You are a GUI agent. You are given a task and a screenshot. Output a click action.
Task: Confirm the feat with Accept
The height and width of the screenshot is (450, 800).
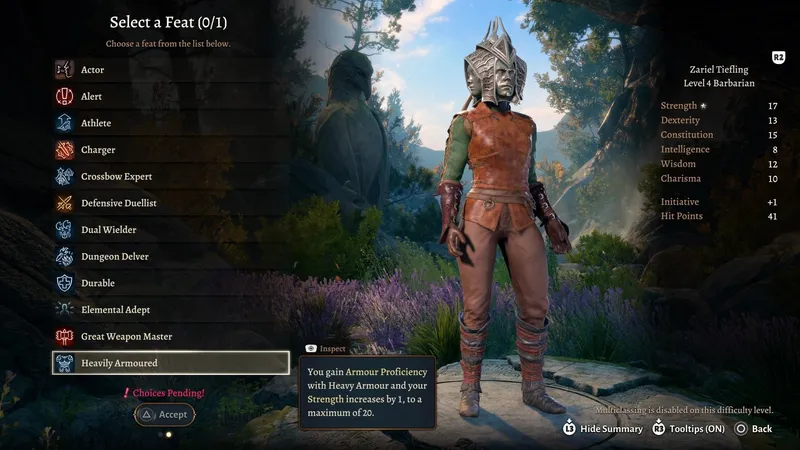[164, 414]
